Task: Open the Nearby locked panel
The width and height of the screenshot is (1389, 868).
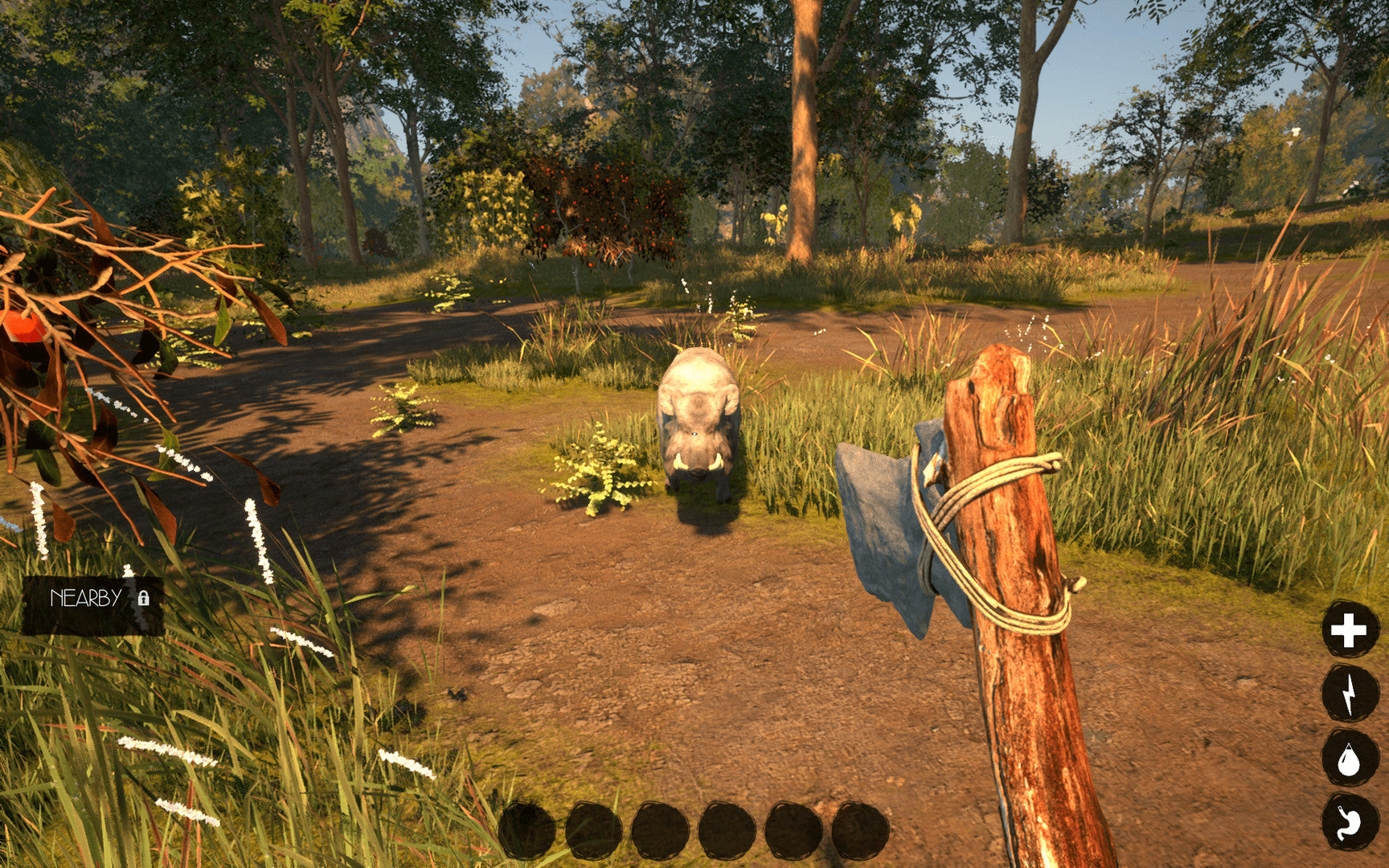Action: point(93,600)
